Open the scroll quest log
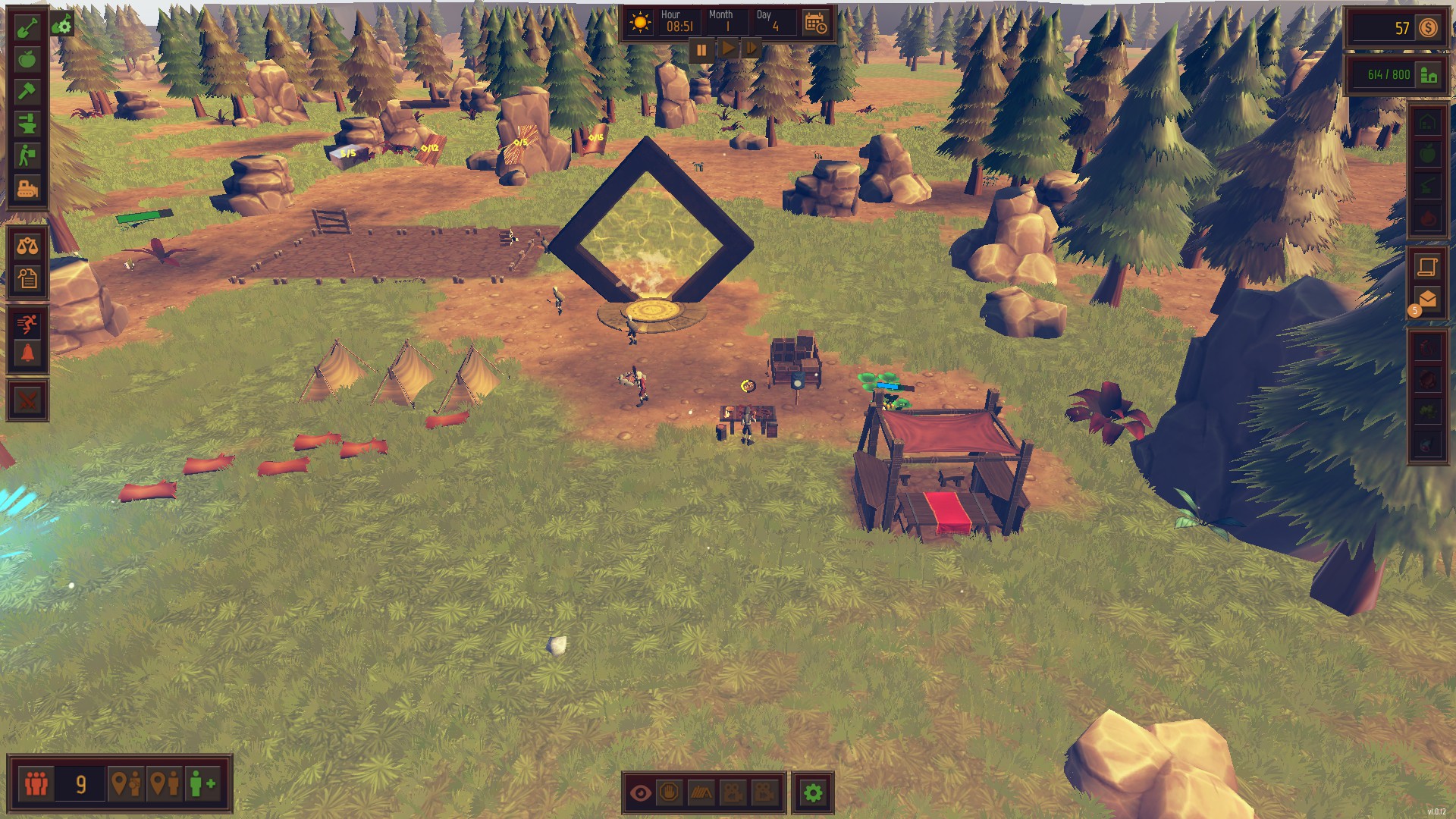Viewport: 1456px width, 819px height. [x=1427, y=266]
